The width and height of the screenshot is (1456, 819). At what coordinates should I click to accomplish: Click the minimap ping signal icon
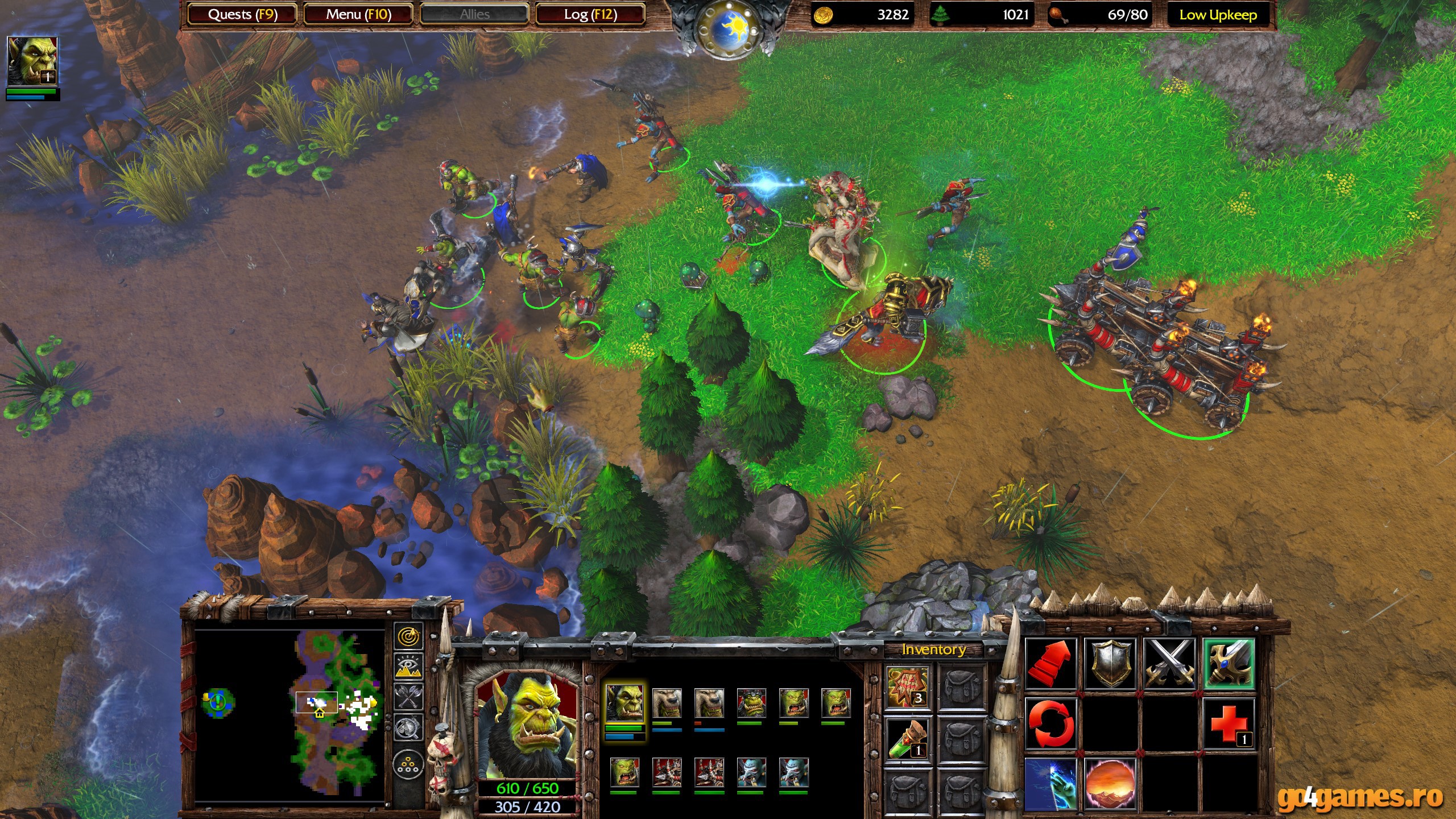pyautogui.click(x=409, y=636)
